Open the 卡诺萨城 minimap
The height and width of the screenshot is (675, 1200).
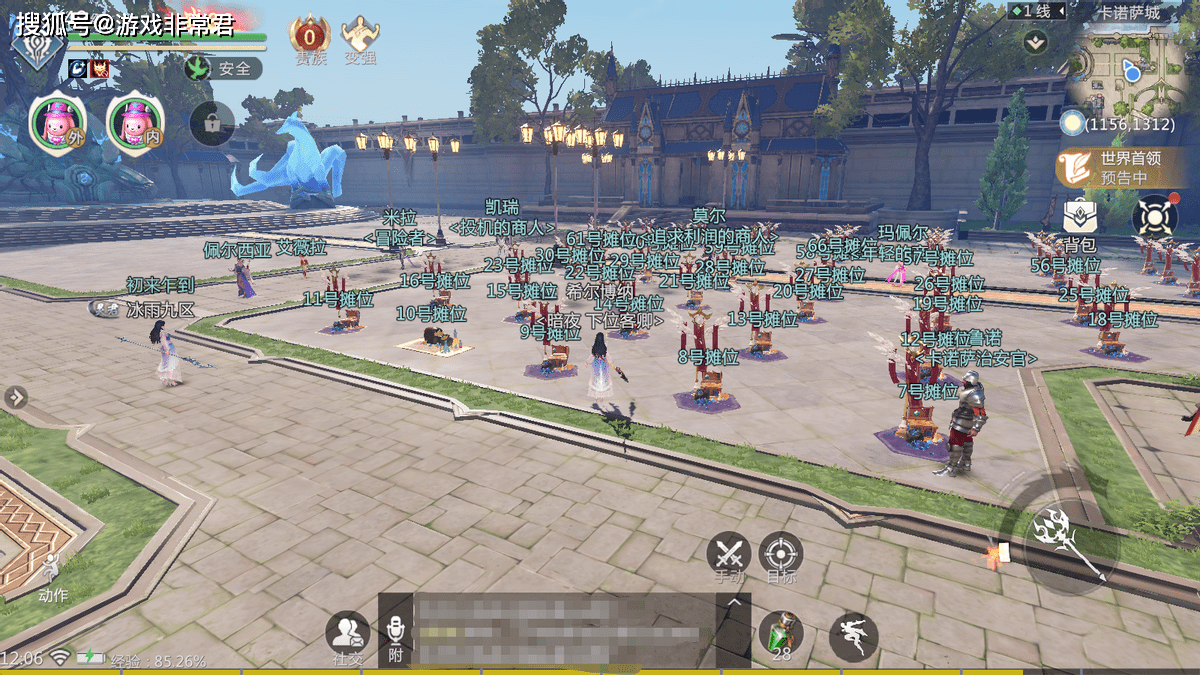click(x=1129, y=68)
